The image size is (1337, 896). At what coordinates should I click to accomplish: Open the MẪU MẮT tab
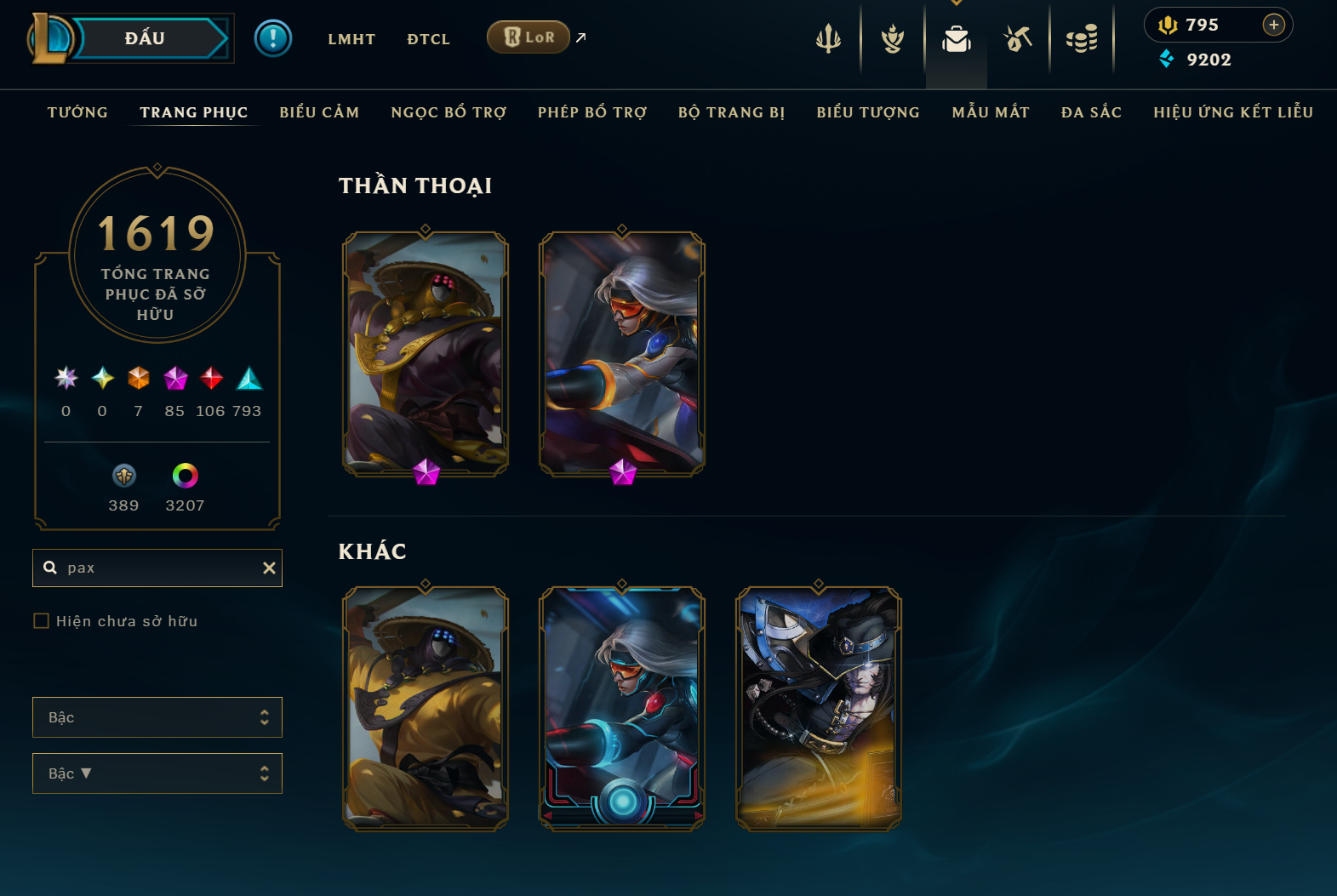[991, 111]
